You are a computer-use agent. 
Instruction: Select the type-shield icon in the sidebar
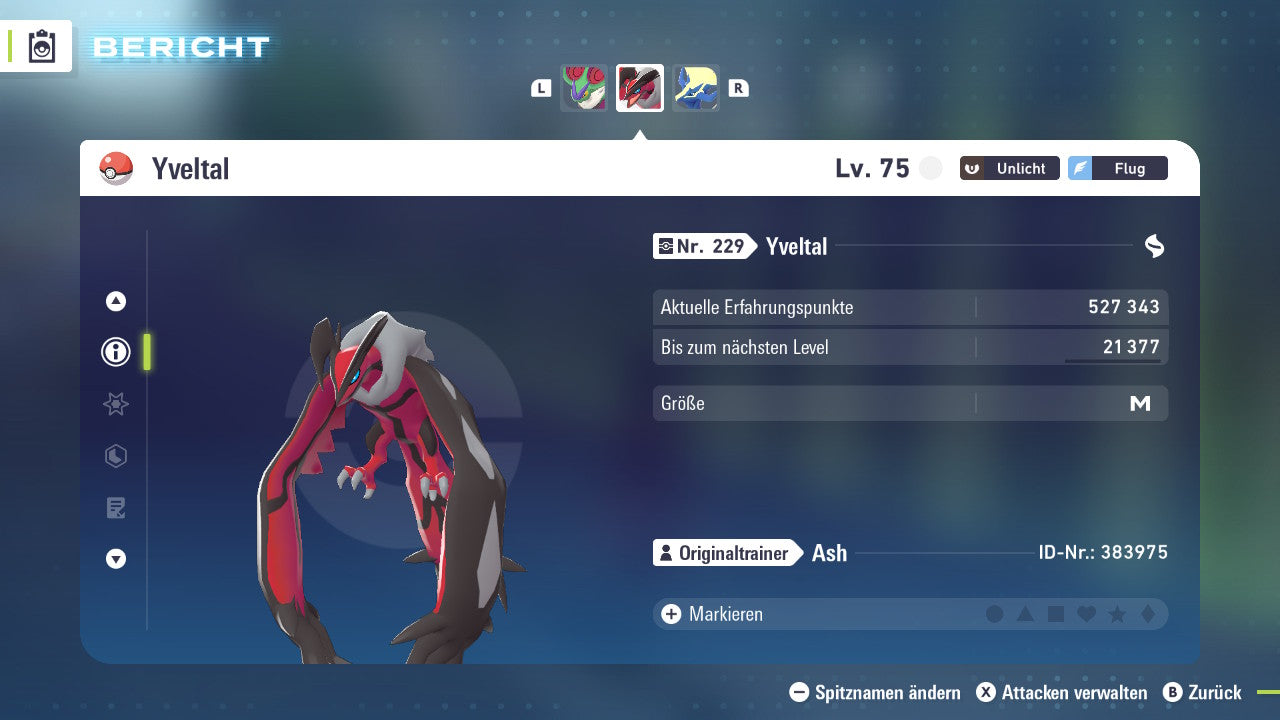click(115, 456)
